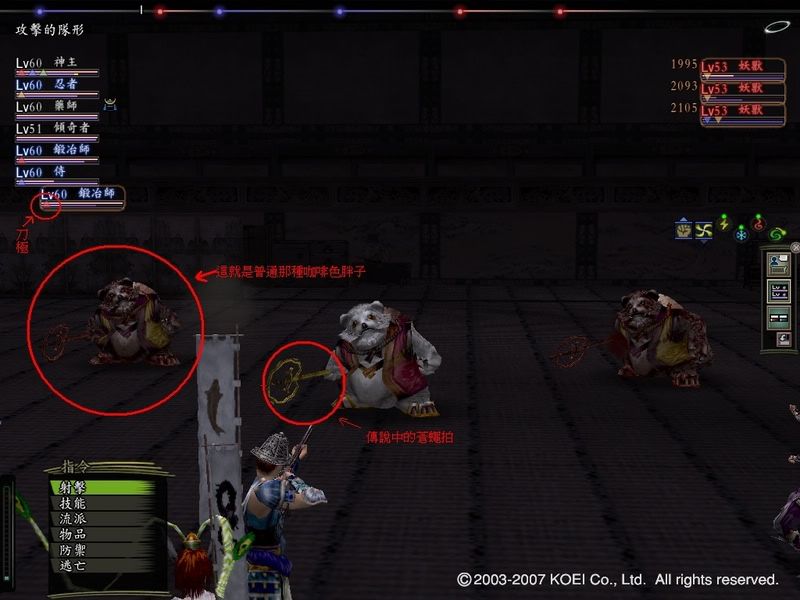Activate the green spiral icon

[x=777, y=234]
